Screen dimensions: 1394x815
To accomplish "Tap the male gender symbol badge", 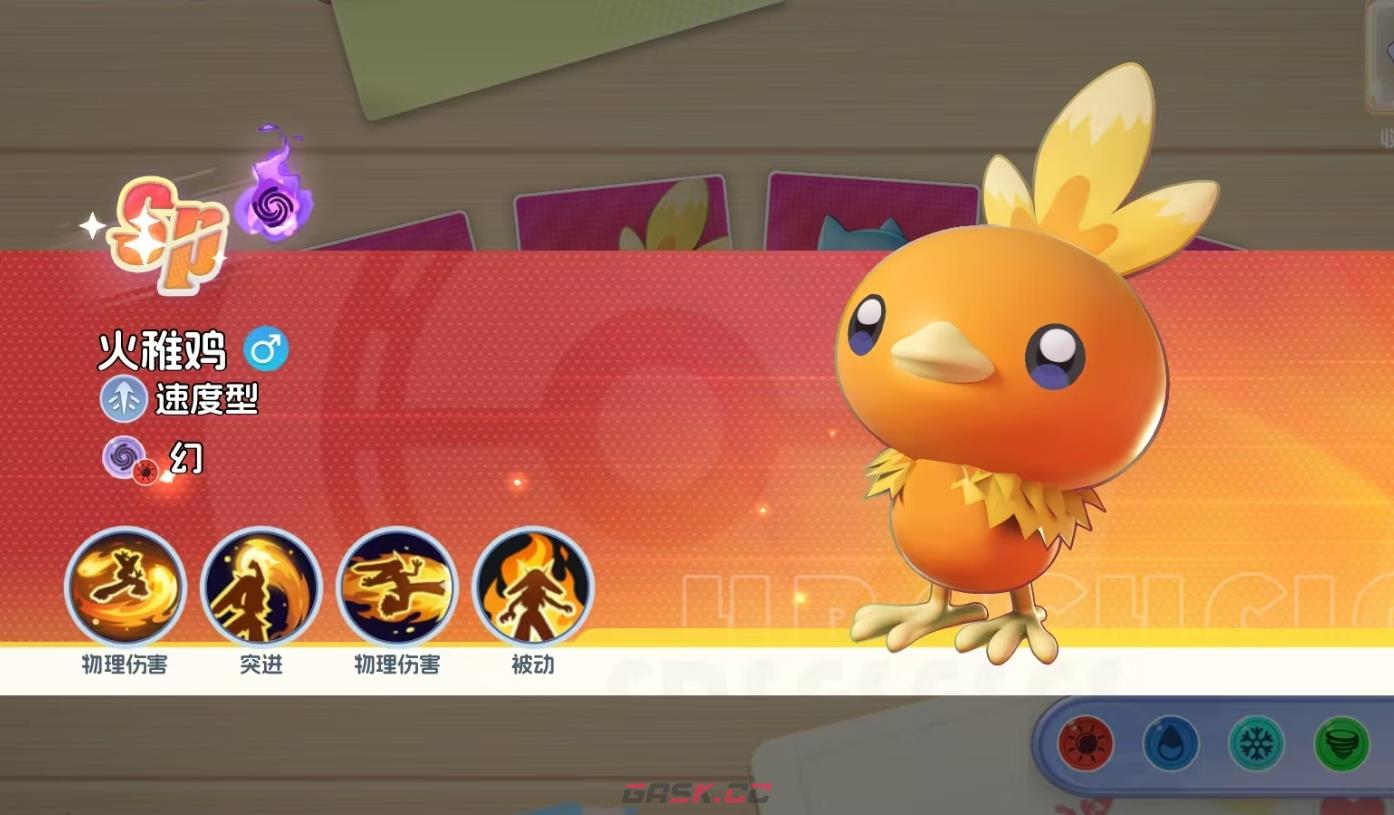I will (266, 350).
